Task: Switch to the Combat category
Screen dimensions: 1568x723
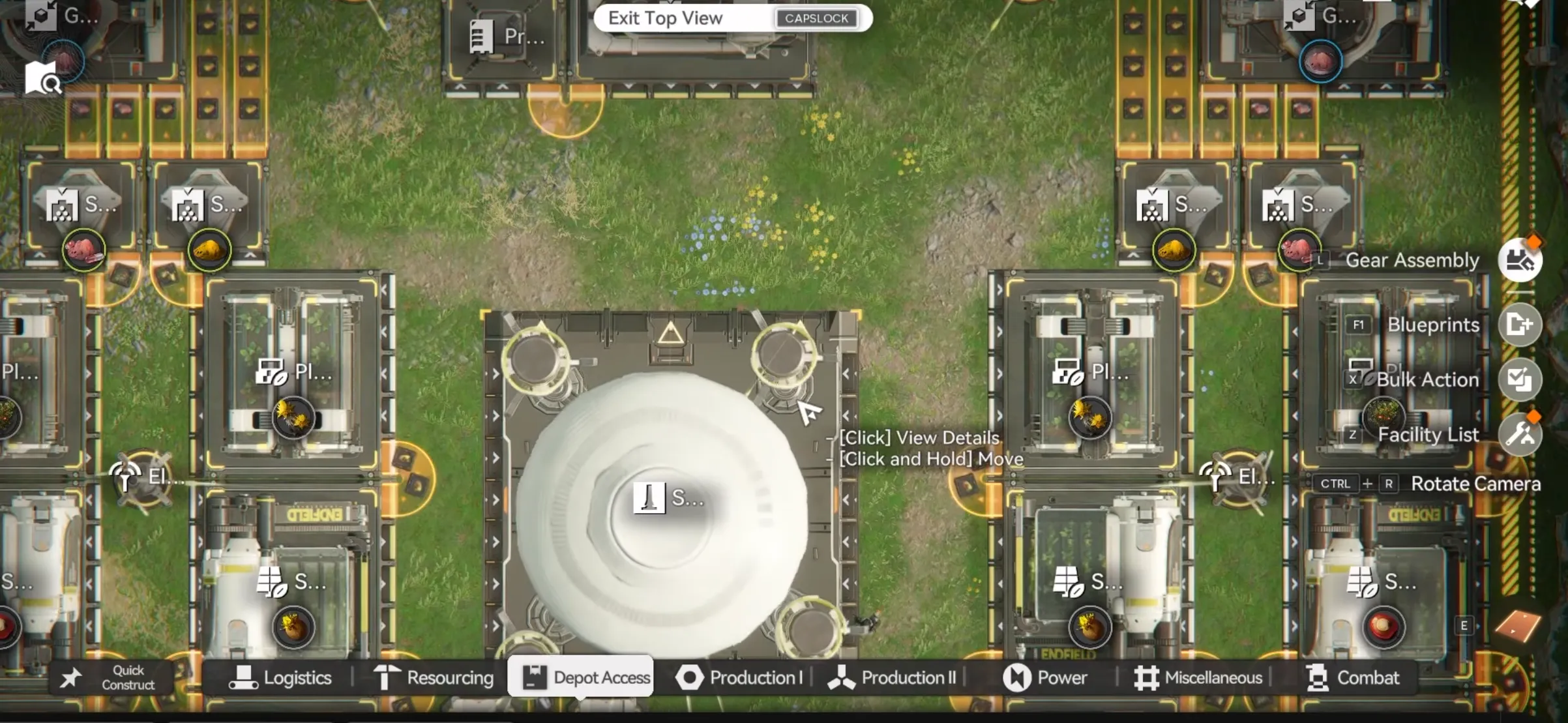Action: pyautogui.click(x=1353, y=678)
